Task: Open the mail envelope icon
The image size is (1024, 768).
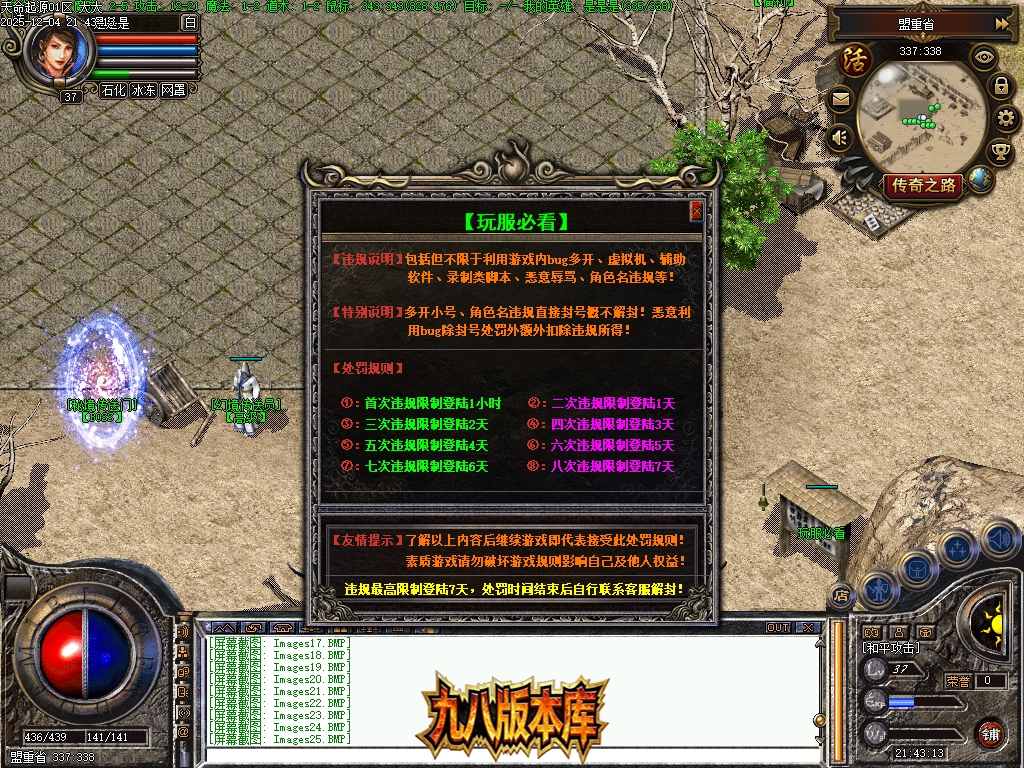Action: tap(840, 99)
